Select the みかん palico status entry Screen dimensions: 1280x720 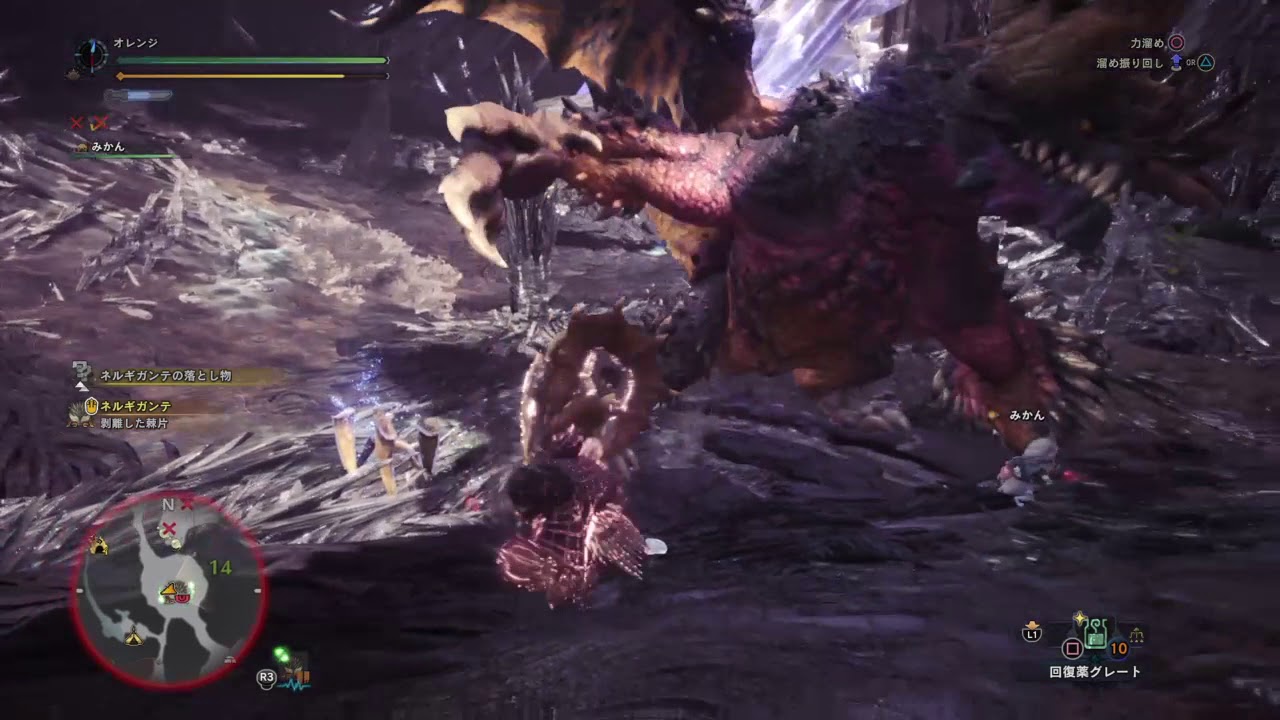107,147
